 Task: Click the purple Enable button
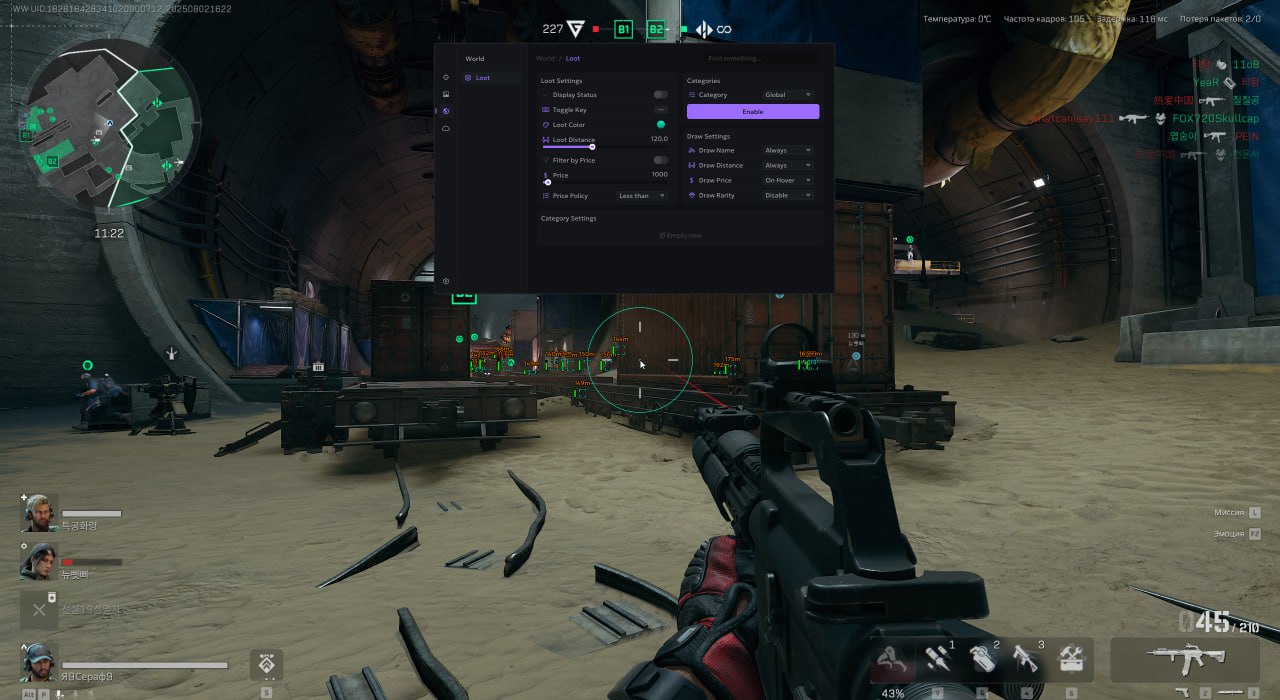(753, 112)
